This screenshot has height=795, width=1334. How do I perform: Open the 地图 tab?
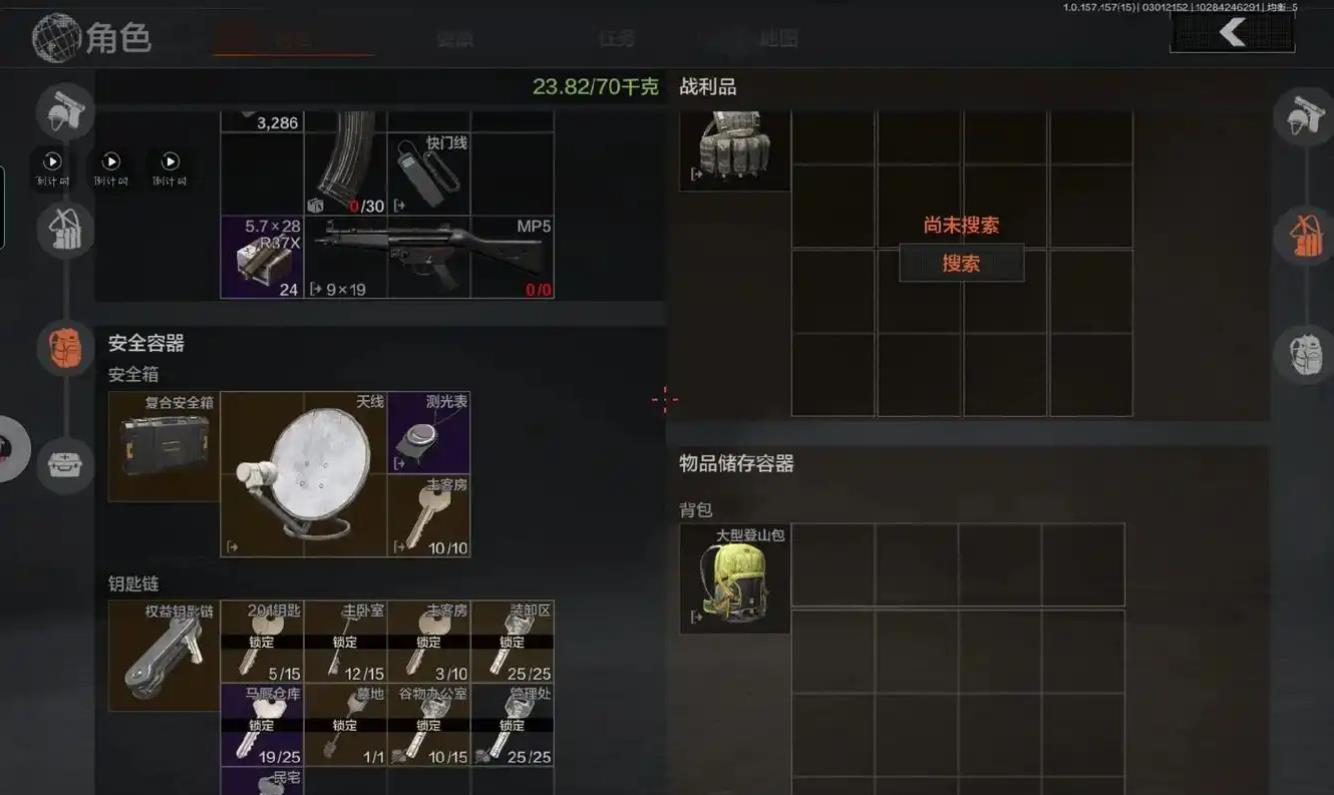point(778,39)
